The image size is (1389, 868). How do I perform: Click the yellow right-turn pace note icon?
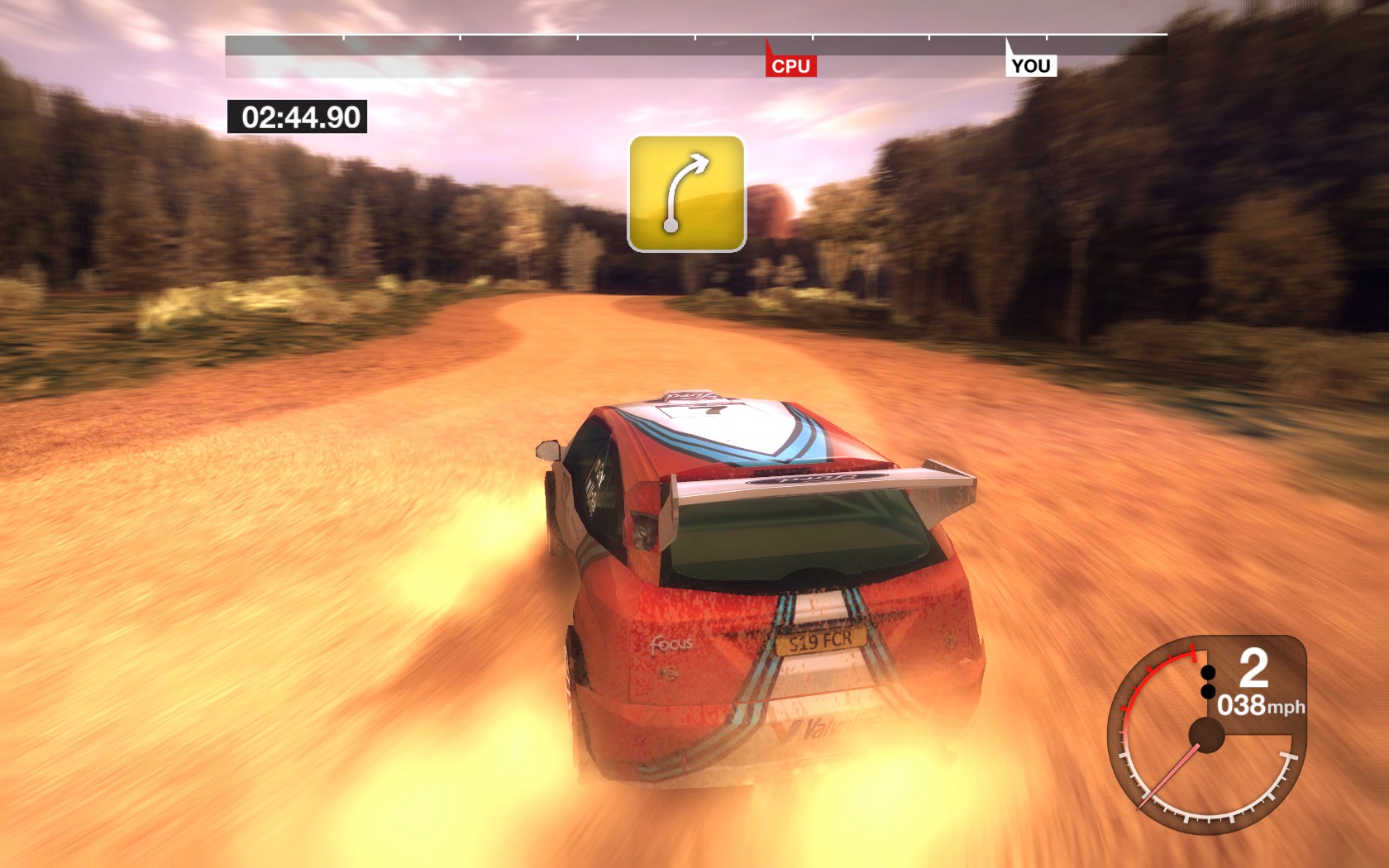coord(686,193)
